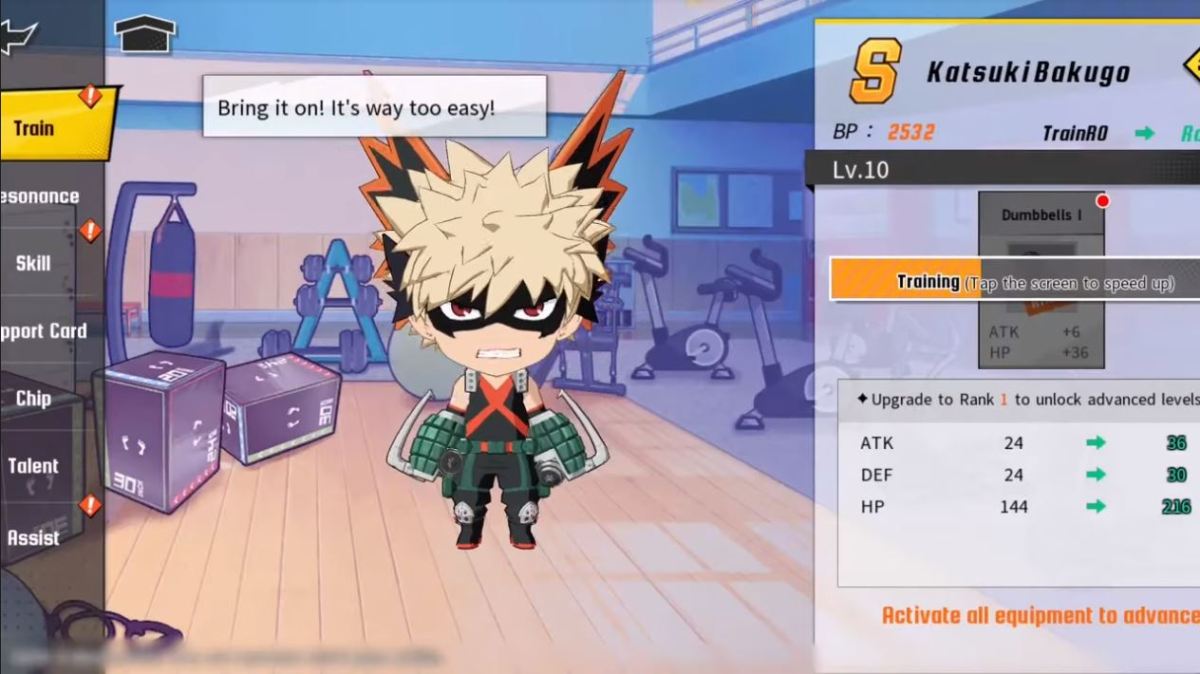Select the Assist tab

(34, 537)
